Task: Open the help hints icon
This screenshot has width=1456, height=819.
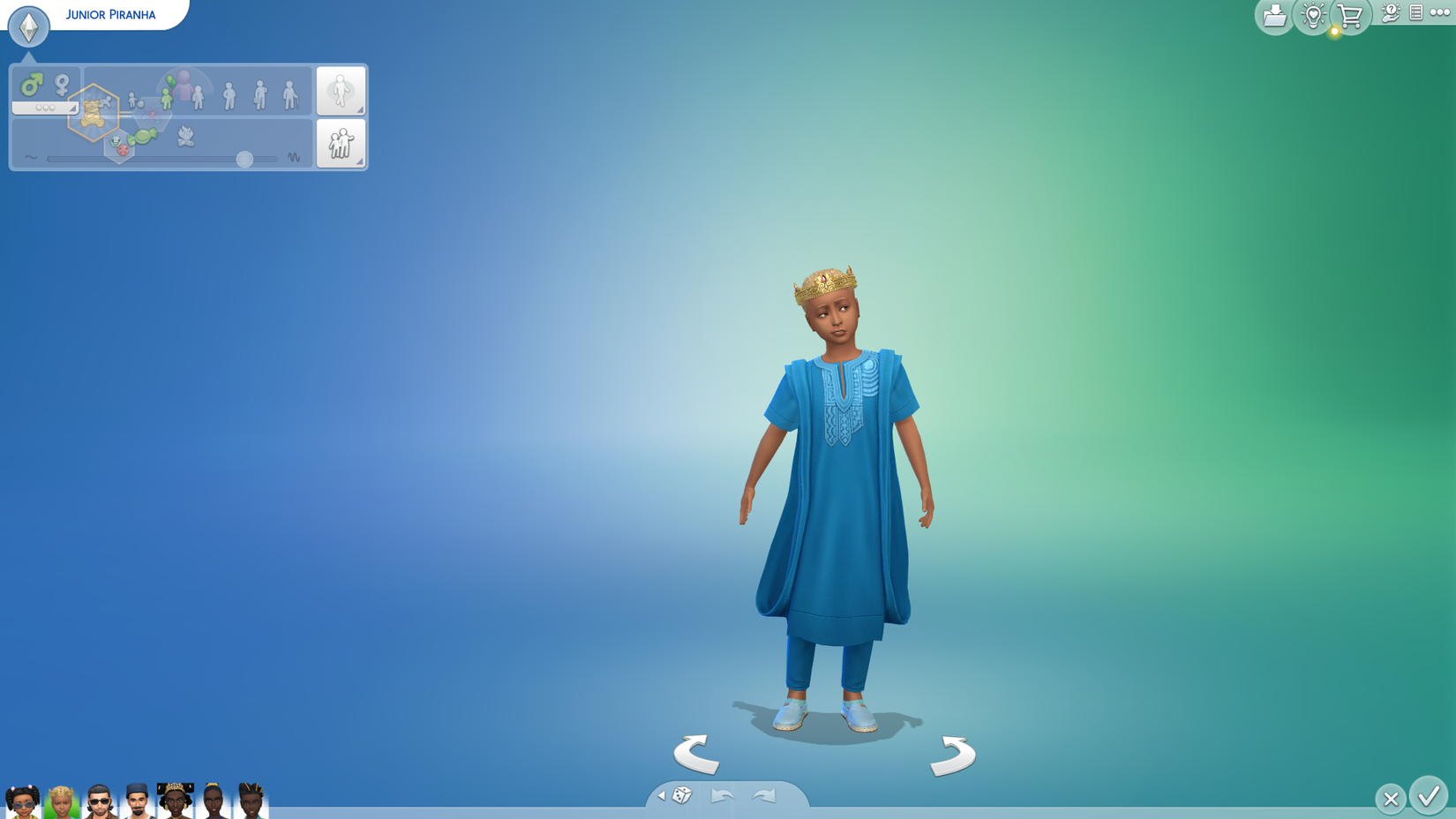Action: [x=1391, y=12]
